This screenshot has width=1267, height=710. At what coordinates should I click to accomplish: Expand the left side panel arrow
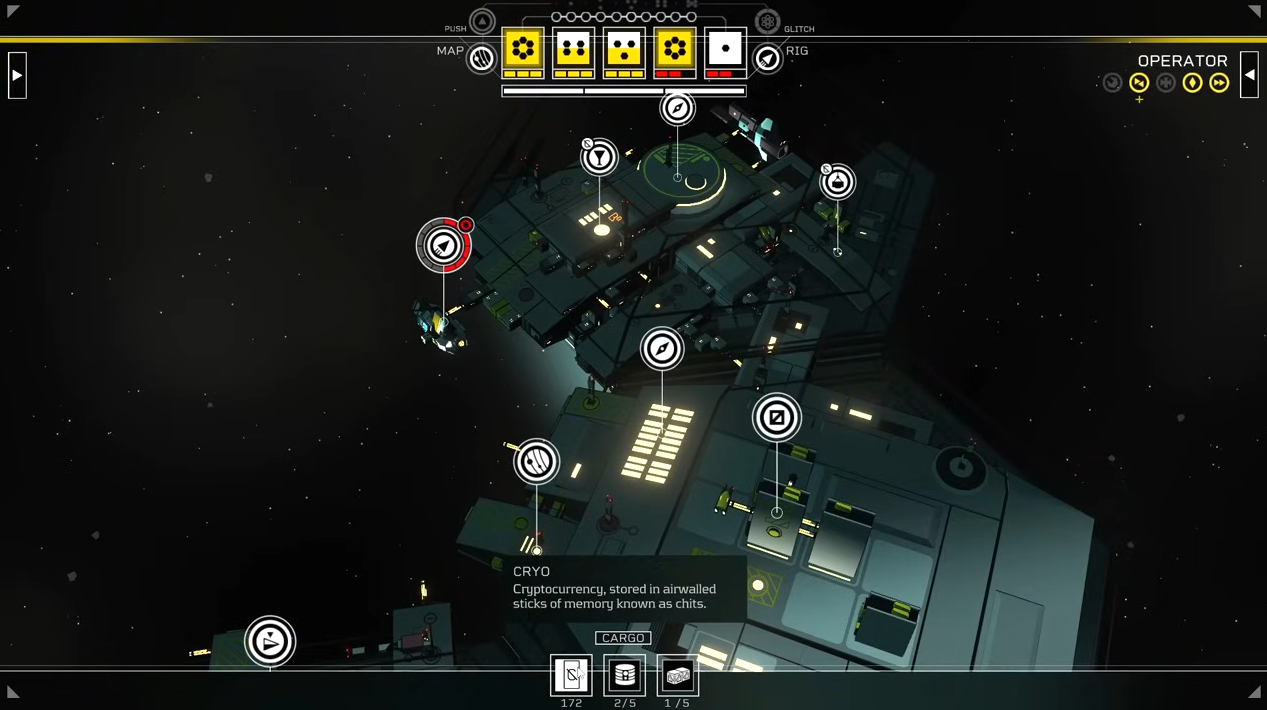pos(17,75)
